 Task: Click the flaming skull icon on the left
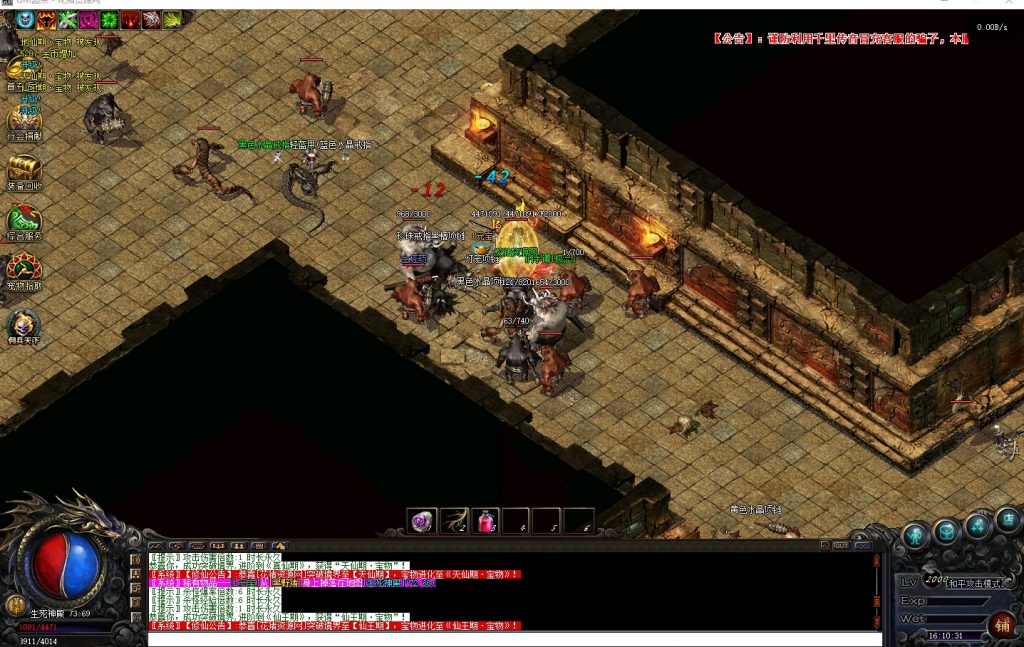click(x=22, y=323)
